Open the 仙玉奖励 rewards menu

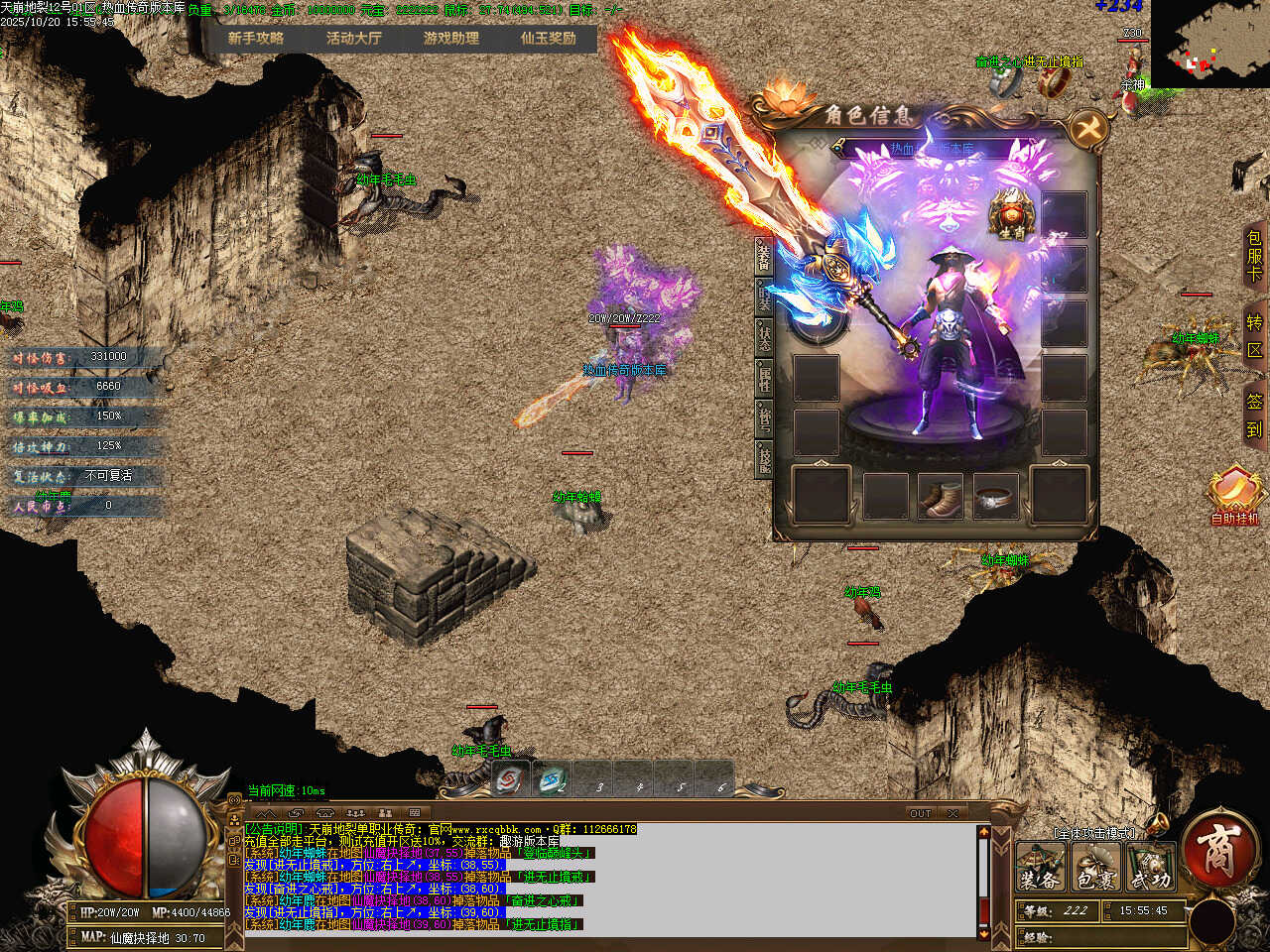(x=549, y=39)
